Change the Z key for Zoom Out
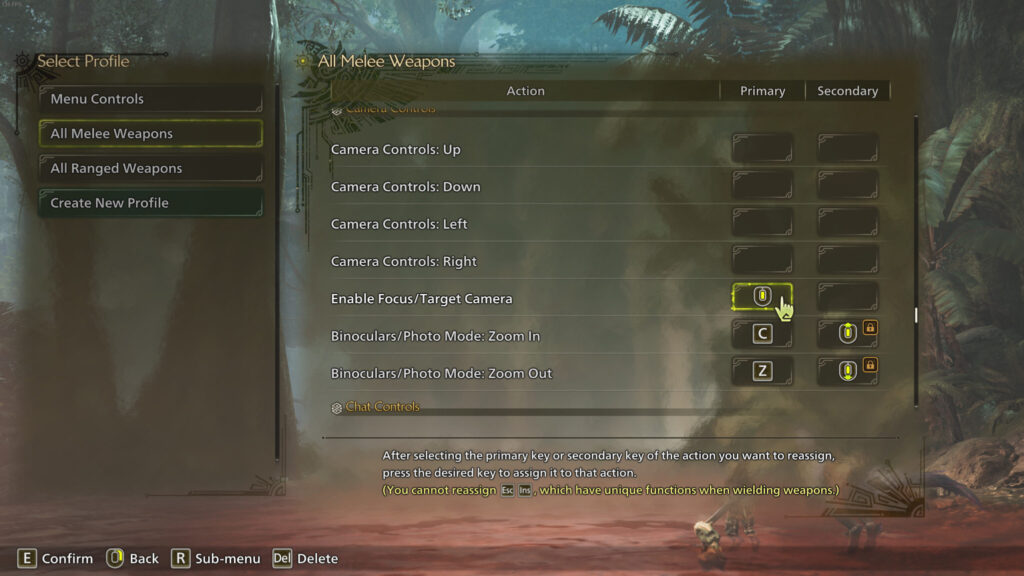Screen dimensions: 1024x576 762,372
